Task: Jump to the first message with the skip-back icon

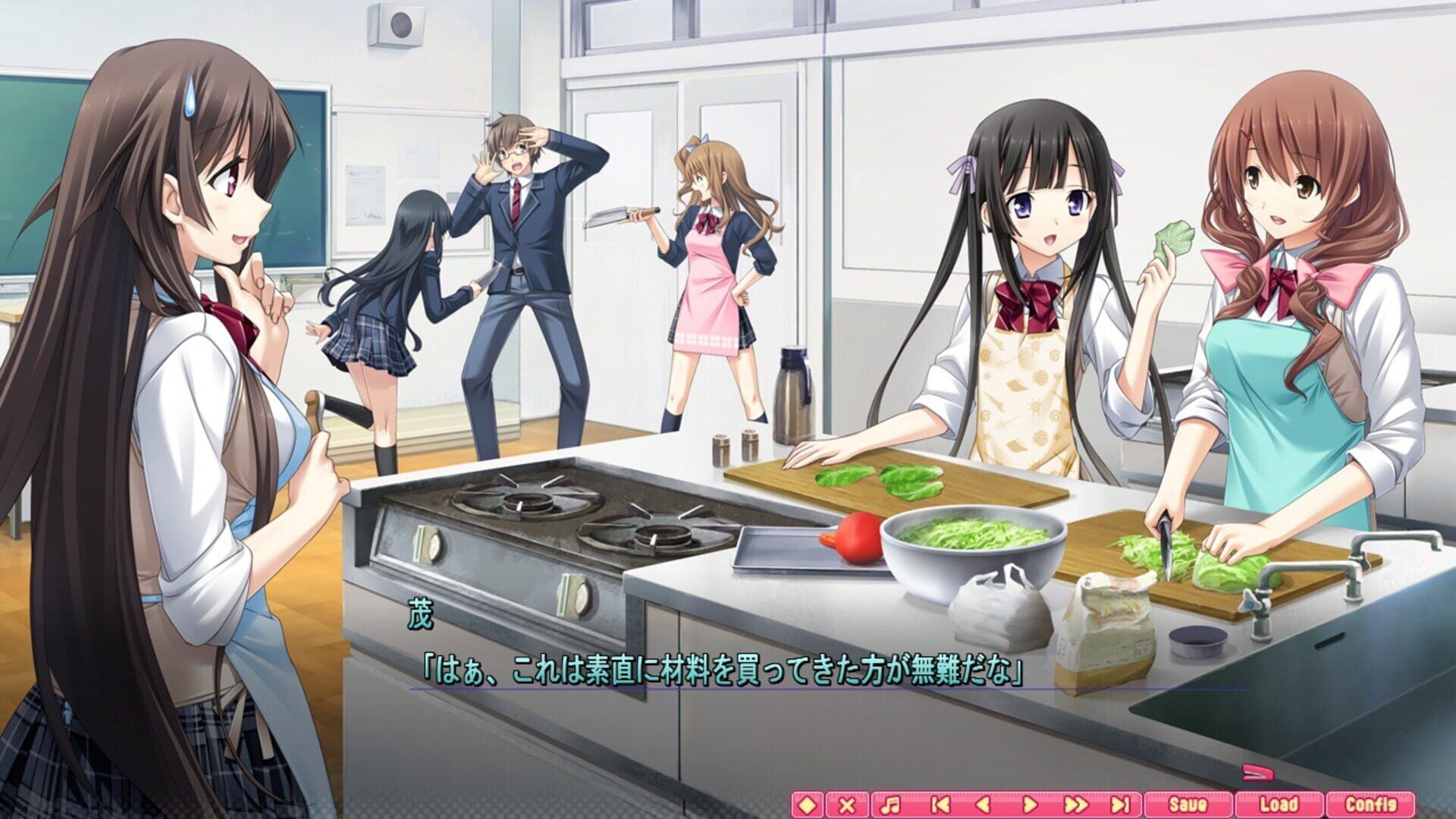Action: [x=941, y=805]
